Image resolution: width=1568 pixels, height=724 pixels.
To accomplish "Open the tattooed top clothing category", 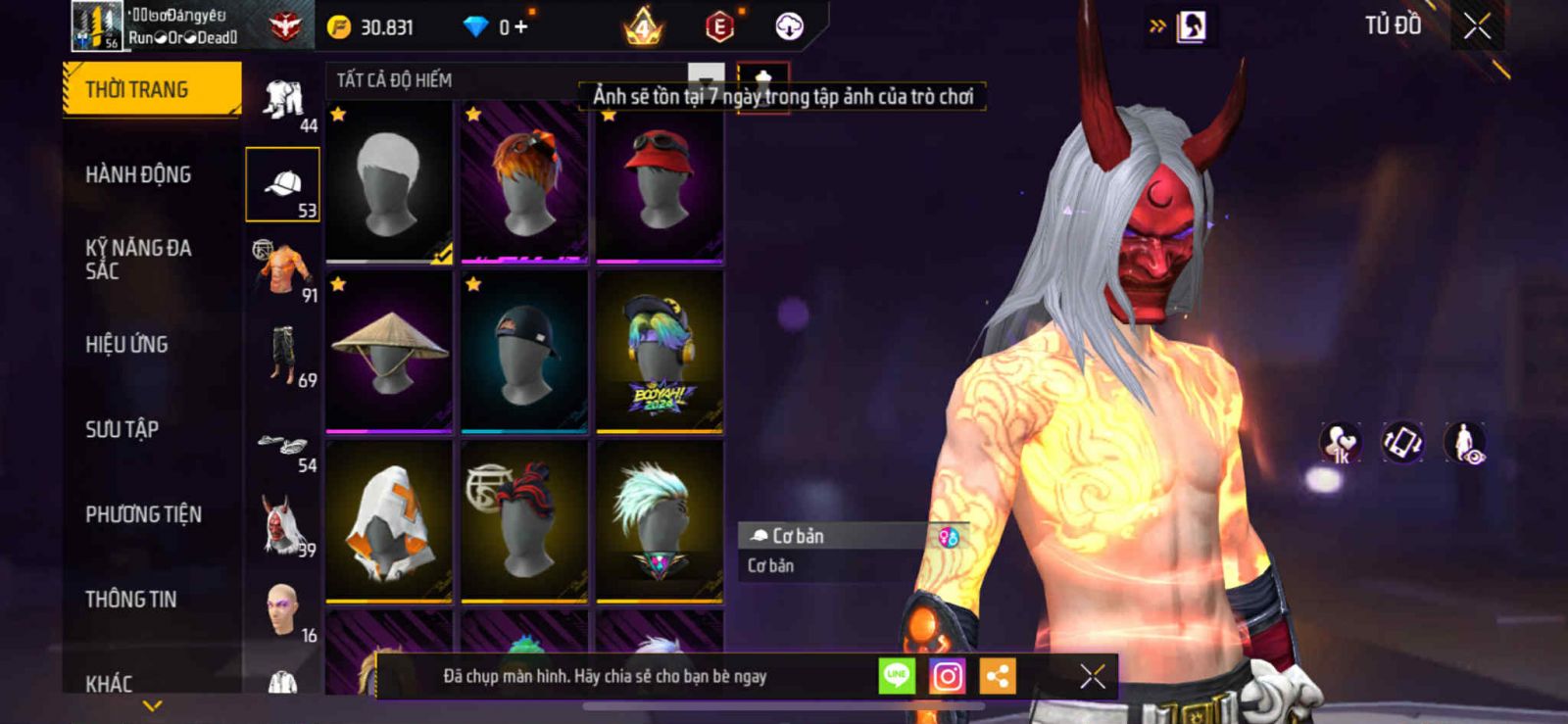I will point(282,268).
